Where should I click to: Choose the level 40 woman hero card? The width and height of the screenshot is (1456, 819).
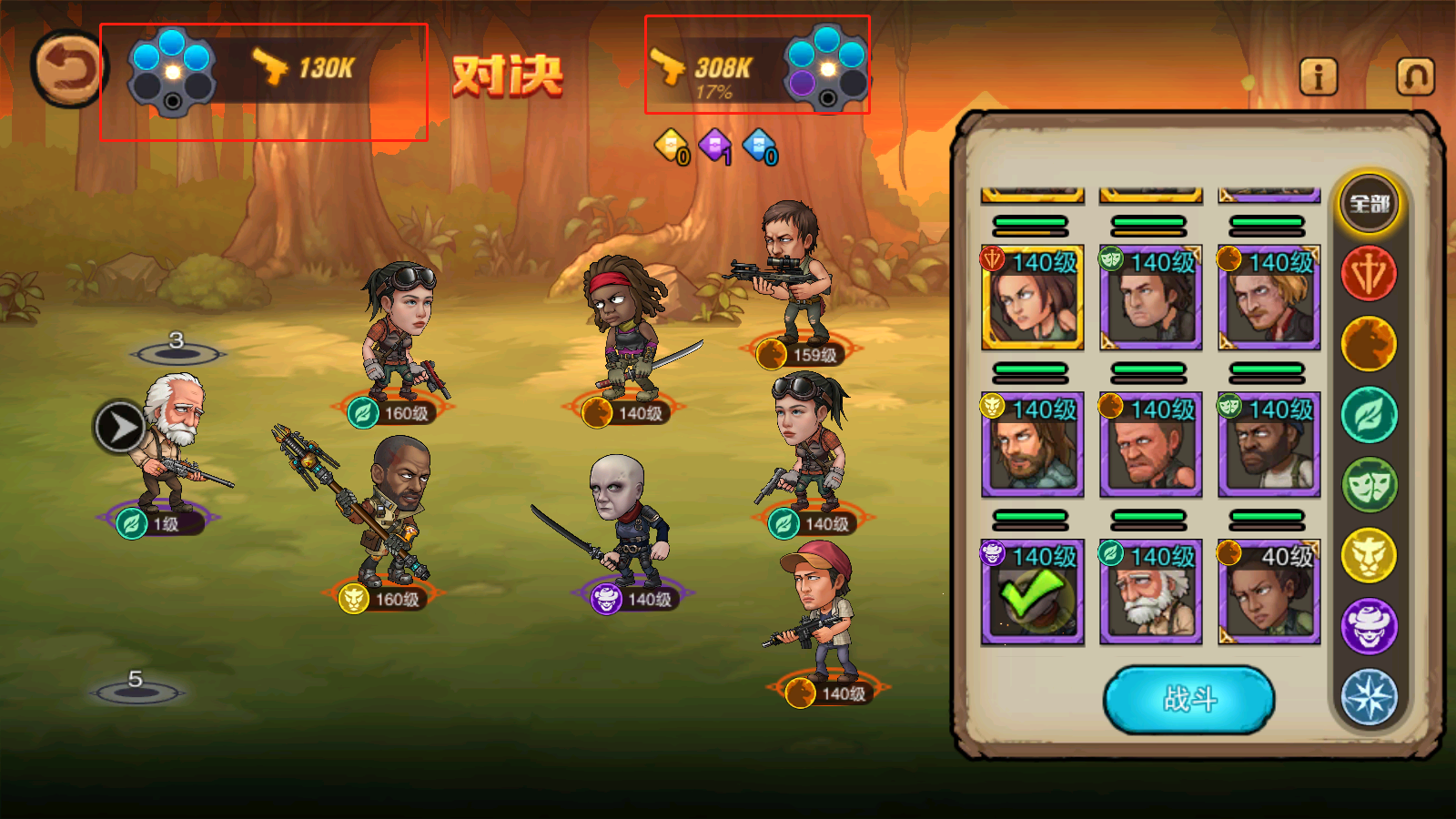(x=1269, y=592)
